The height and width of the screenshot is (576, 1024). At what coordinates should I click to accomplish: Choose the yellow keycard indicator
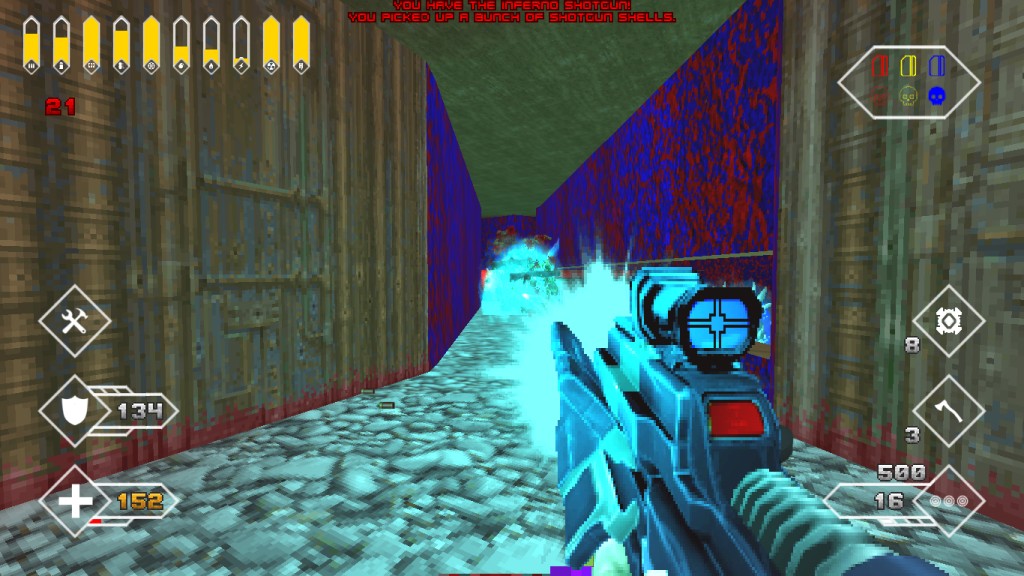click(x=908, y=67)
